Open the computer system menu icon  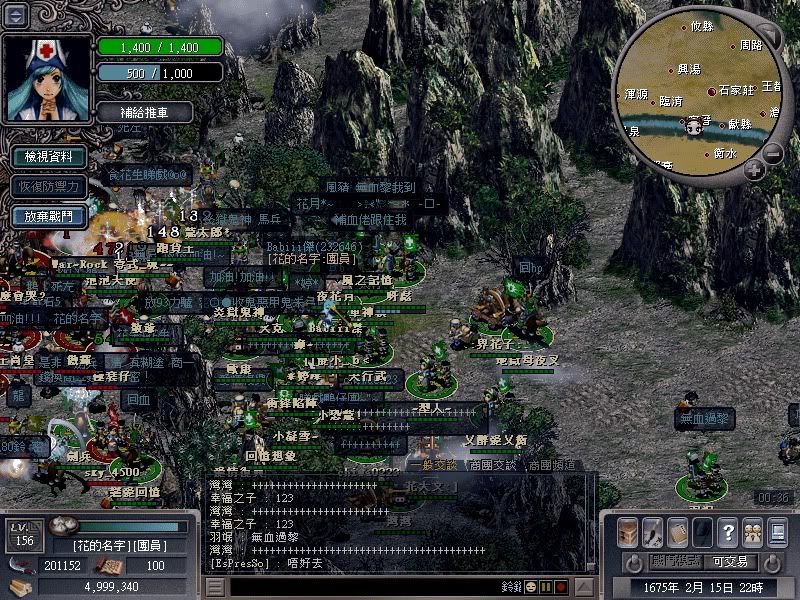tap(777, 532)
